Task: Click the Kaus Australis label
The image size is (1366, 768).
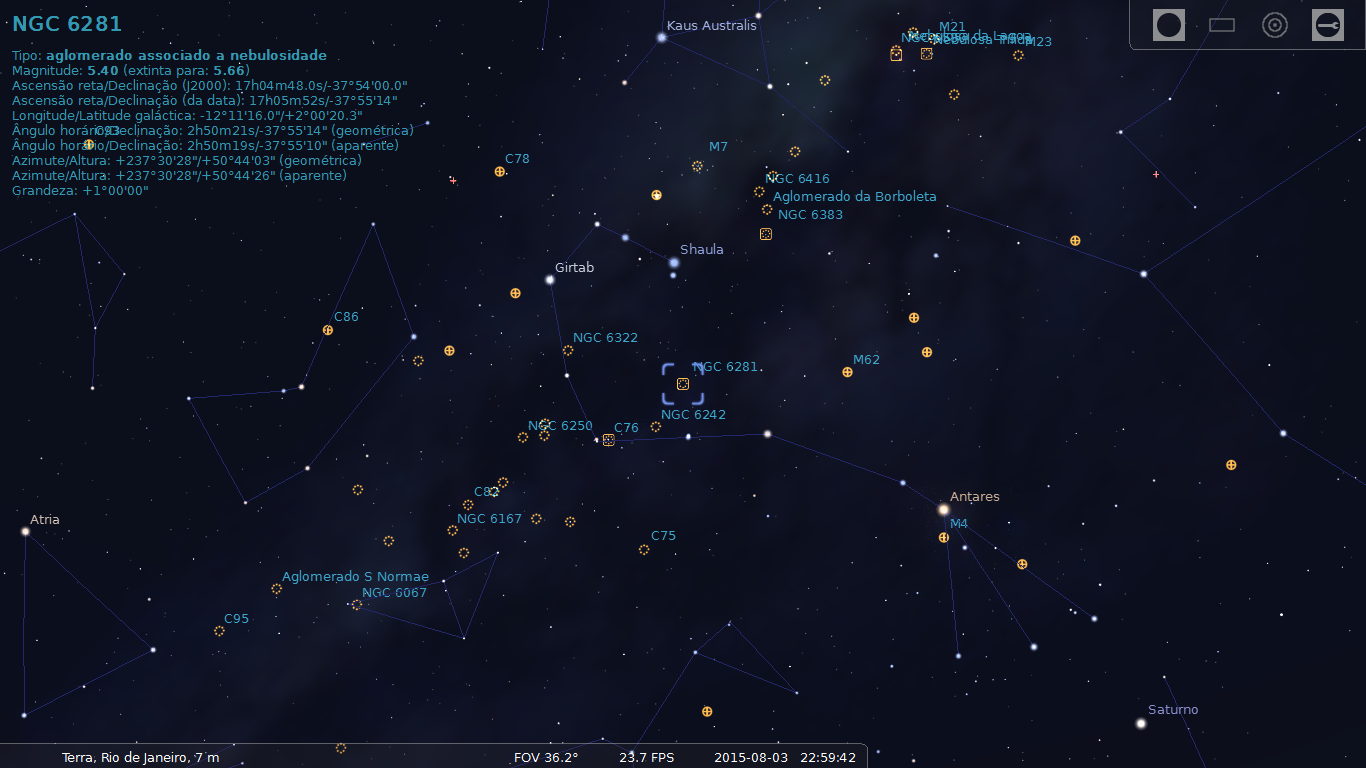Action: click(x=711, y=25)
